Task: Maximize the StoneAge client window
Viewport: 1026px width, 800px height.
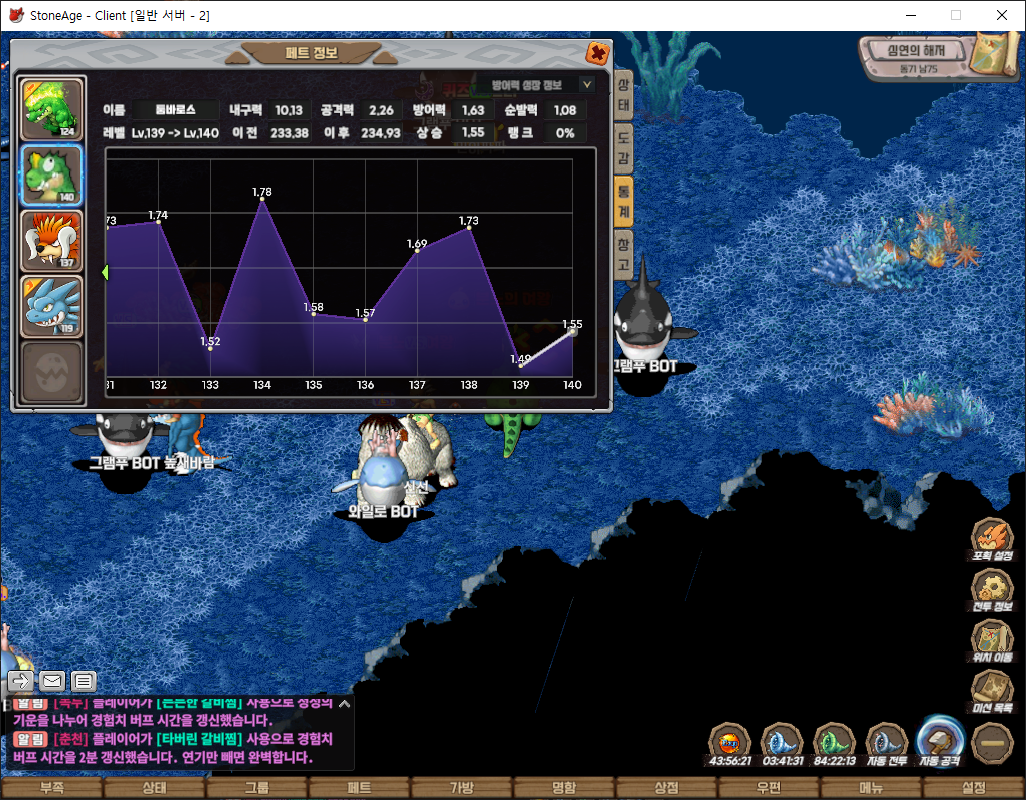Action: 956,15
